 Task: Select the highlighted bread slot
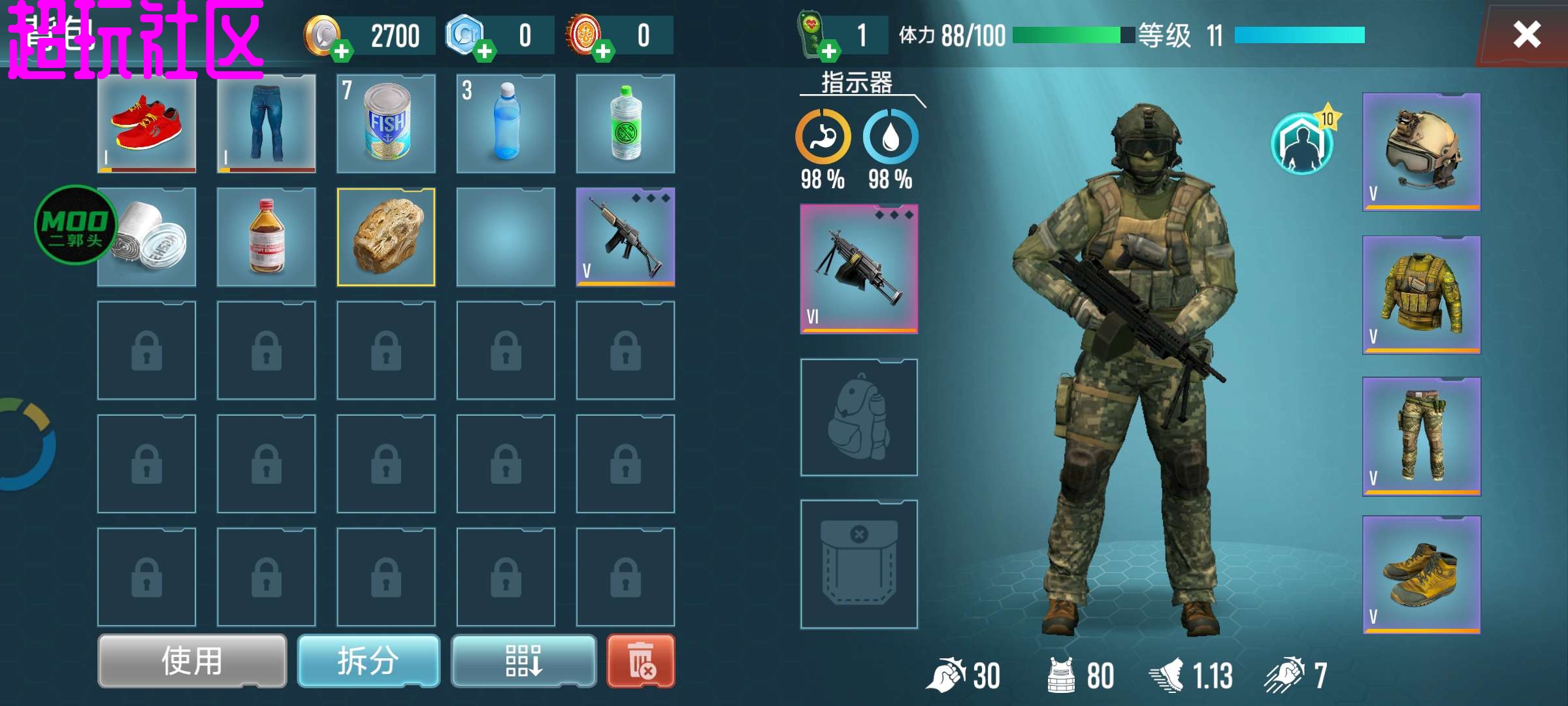click(x=386, y=237)
